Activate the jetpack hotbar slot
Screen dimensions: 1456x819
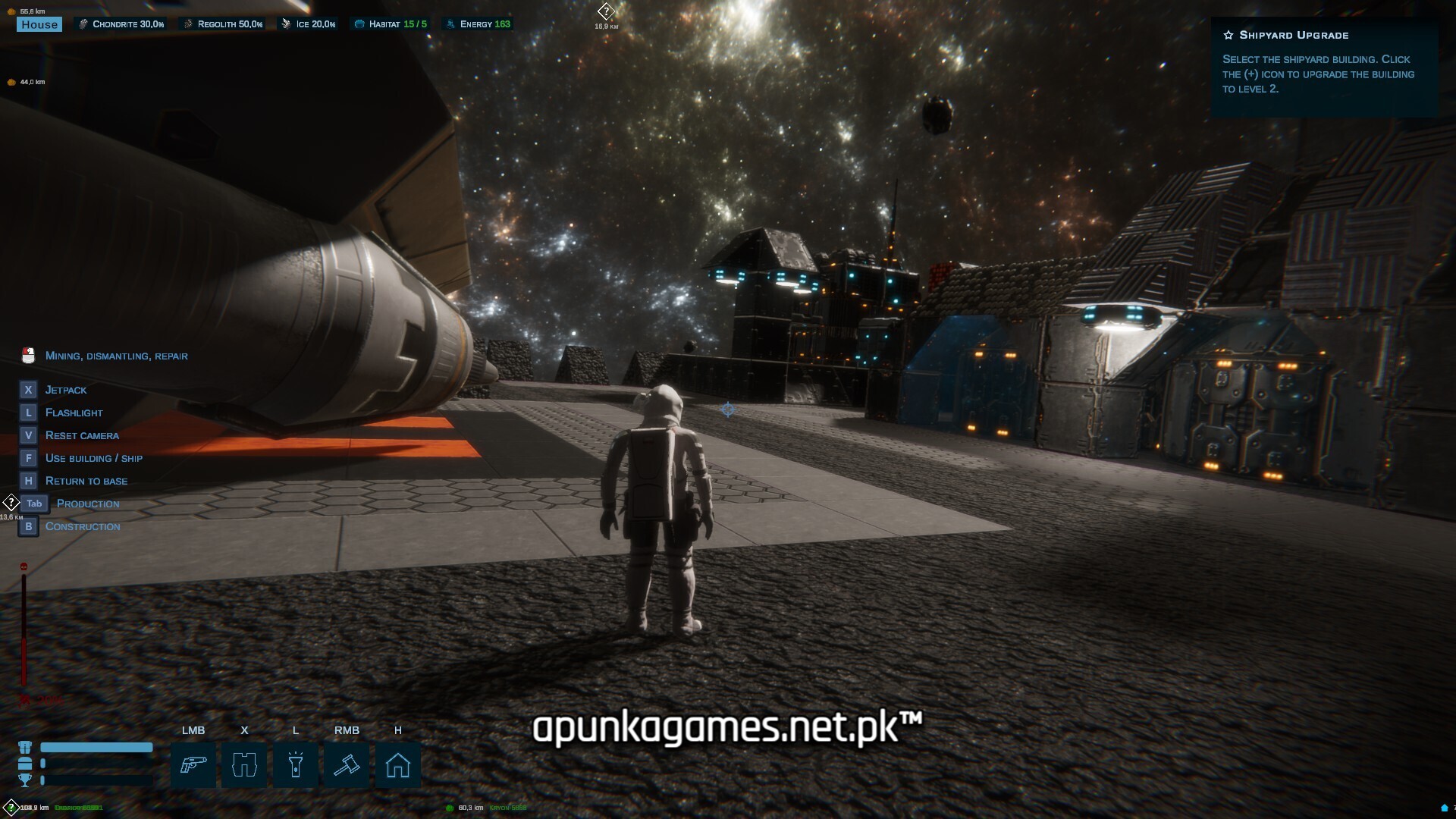pos(244,765)
